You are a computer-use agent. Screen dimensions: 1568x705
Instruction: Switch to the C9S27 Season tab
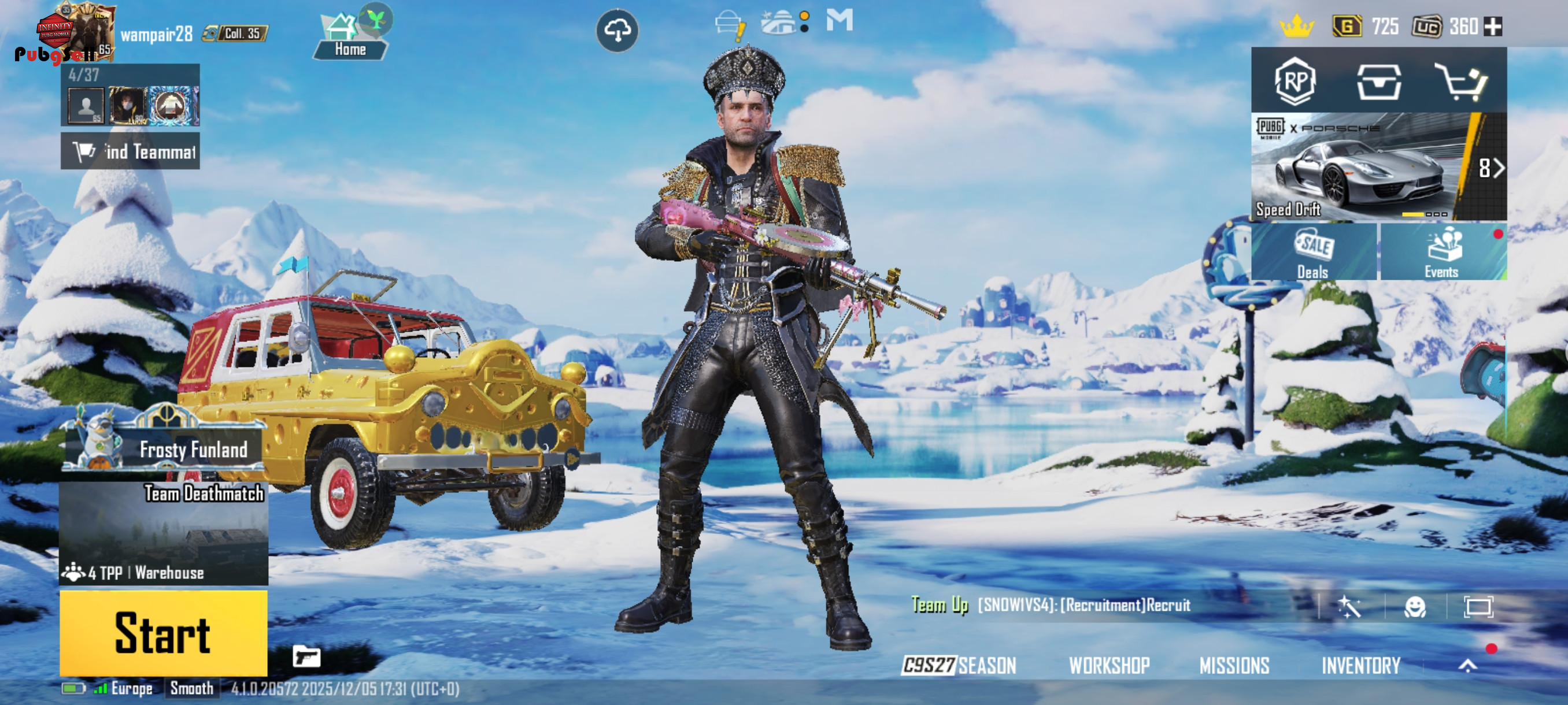(x=959, y=666)
